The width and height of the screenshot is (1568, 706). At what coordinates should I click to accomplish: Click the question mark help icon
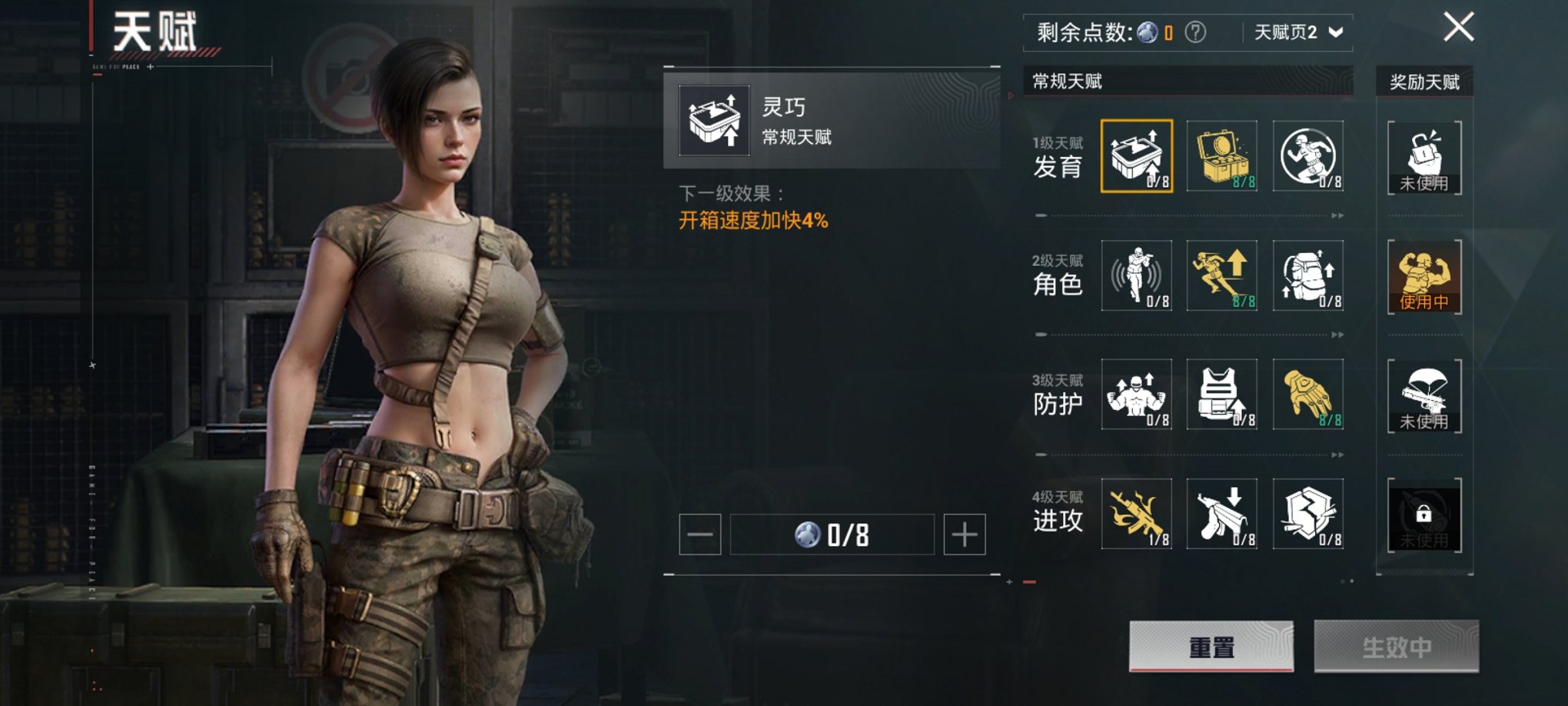coord(1195,32)
